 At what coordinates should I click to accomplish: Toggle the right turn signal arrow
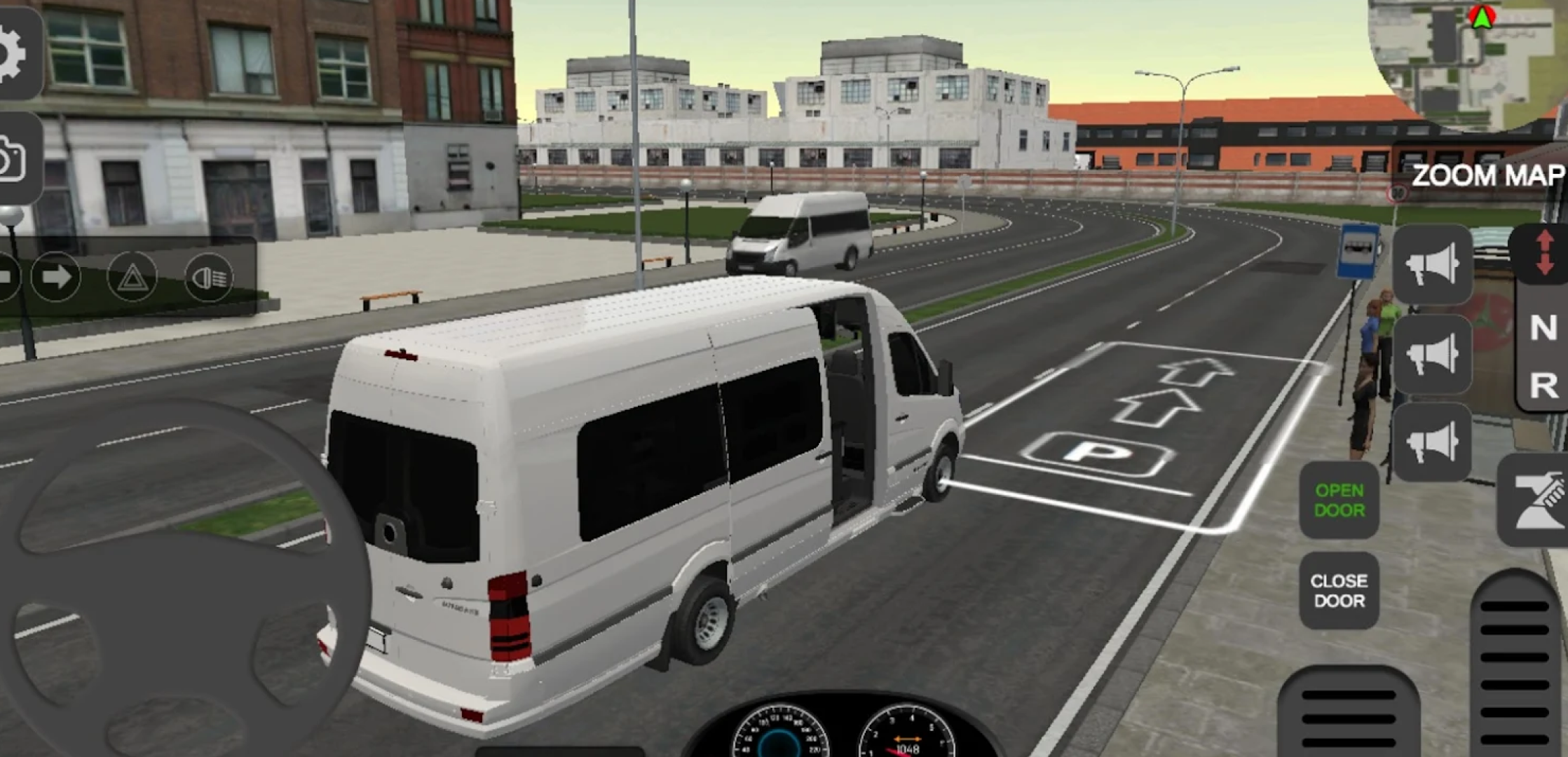[x=56, y=278]
